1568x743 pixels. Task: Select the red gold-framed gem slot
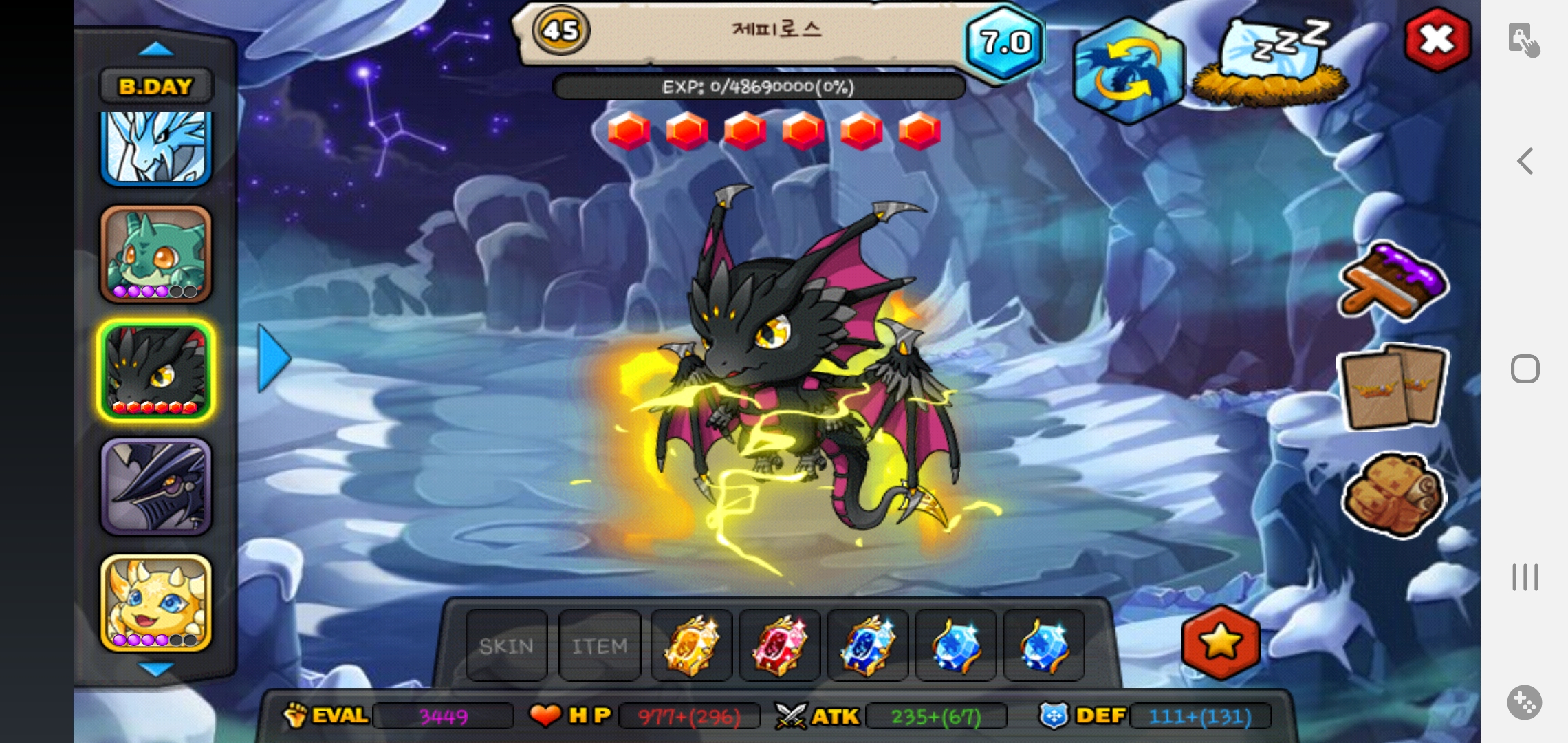(779, 646)
